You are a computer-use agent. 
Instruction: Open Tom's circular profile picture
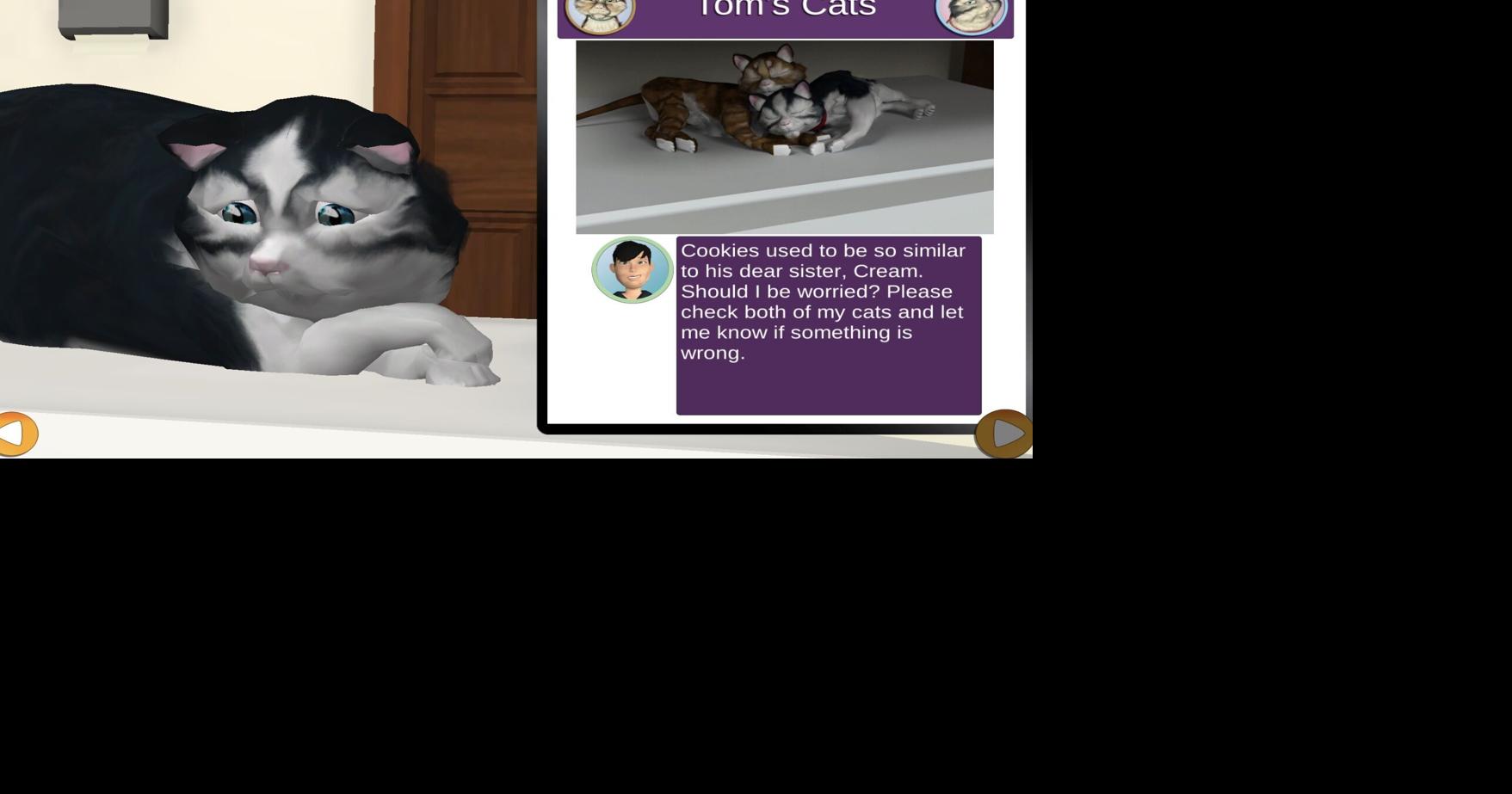pyautogui.click(x=633, y=269)
